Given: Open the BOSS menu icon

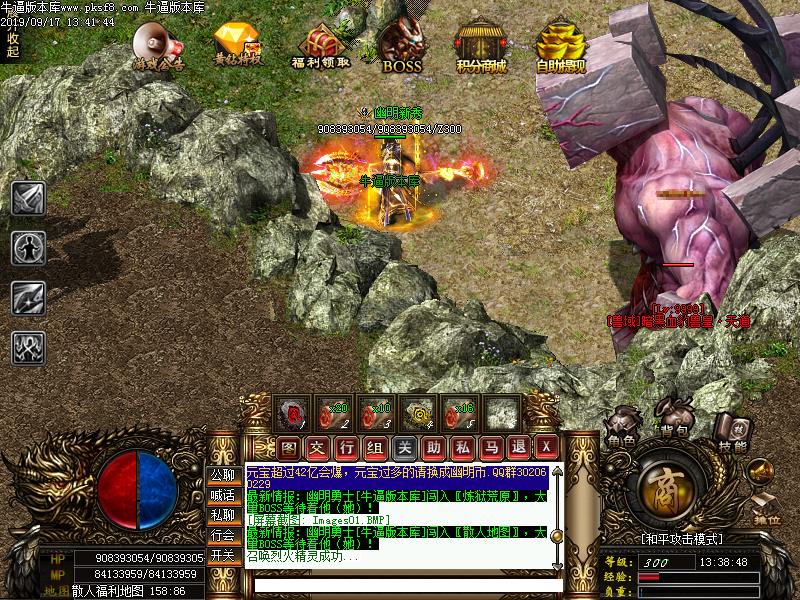Looking at the screenshot, I should tap(402, 45).
